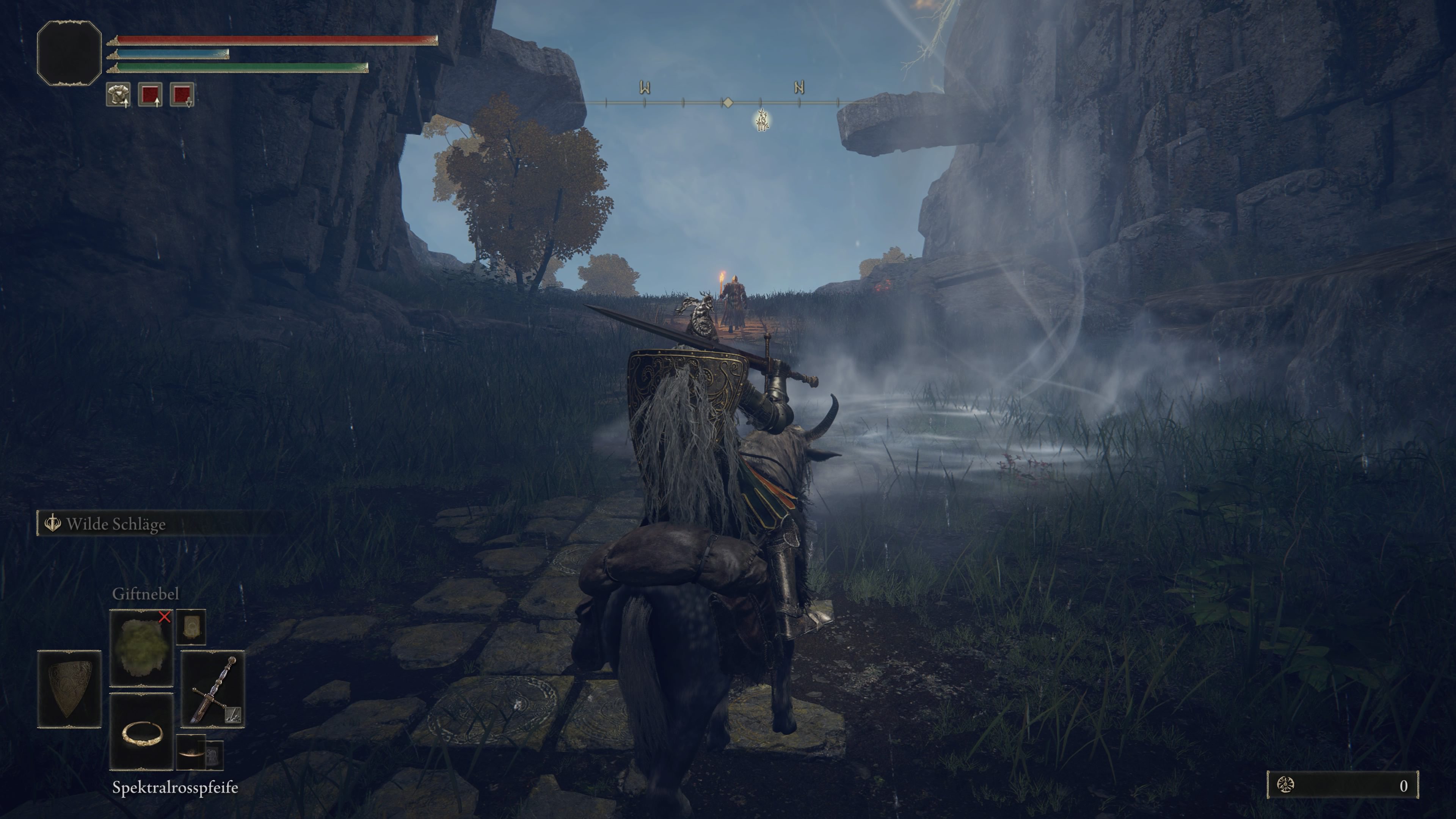1456x819 pixels.
Task: Click the compass bar's center diamond
Action: point(728,102)
